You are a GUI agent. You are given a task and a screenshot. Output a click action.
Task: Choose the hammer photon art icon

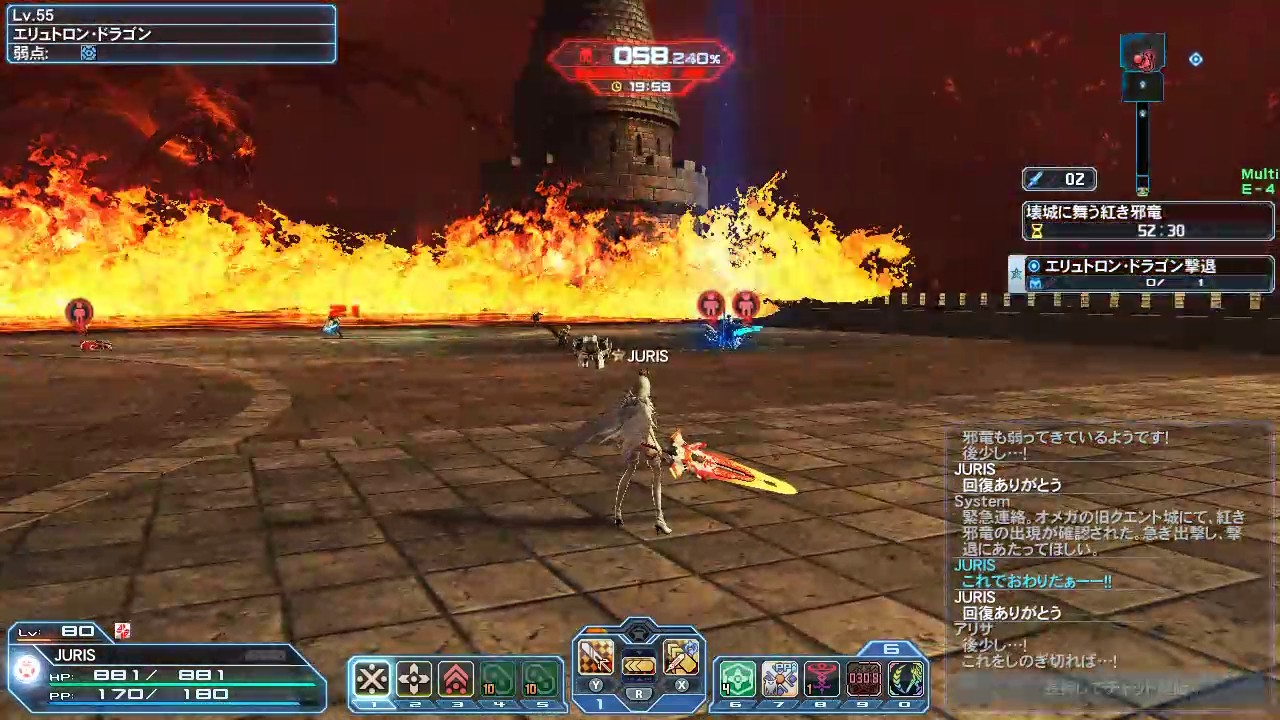[x=680, y=657]
